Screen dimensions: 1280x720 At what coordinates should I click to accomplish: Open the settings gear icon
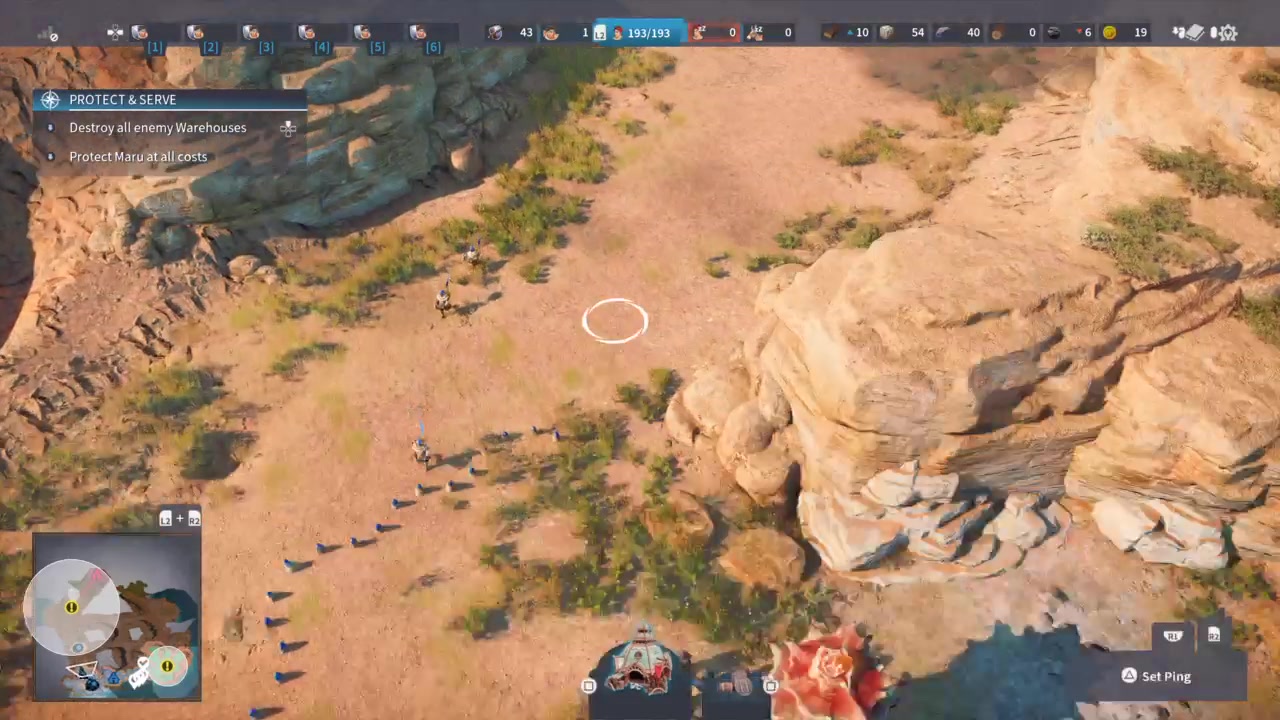pos(1226,33)
